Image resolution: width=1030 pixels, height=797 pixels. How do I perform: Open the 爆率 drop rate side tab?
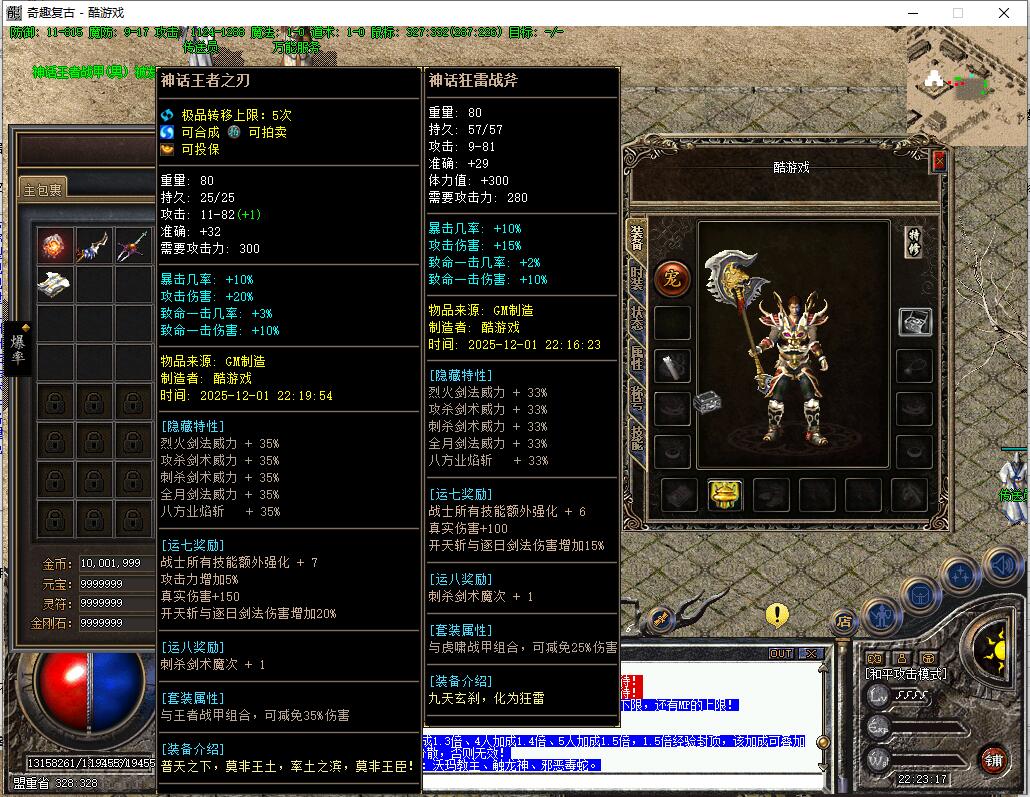point(18,349)
